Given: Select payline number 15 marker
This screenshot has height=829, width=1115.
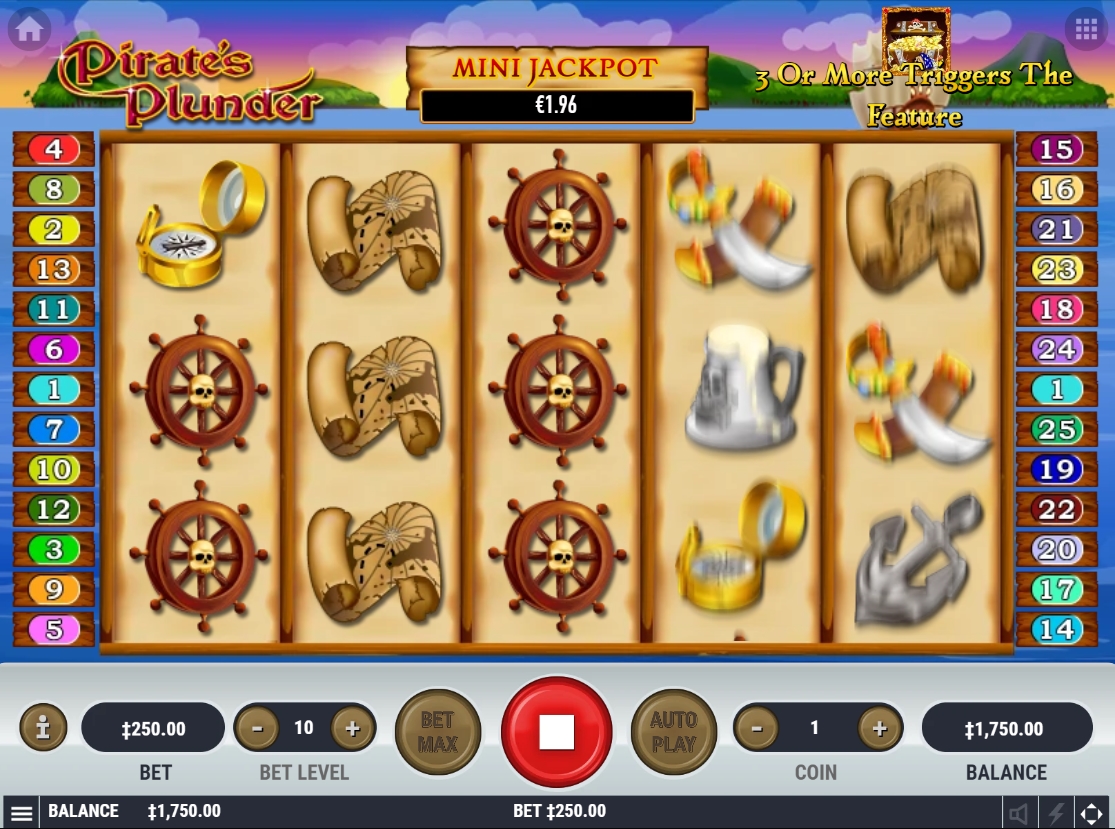Looking at the screenshot, I should (x=1057, y=150).
